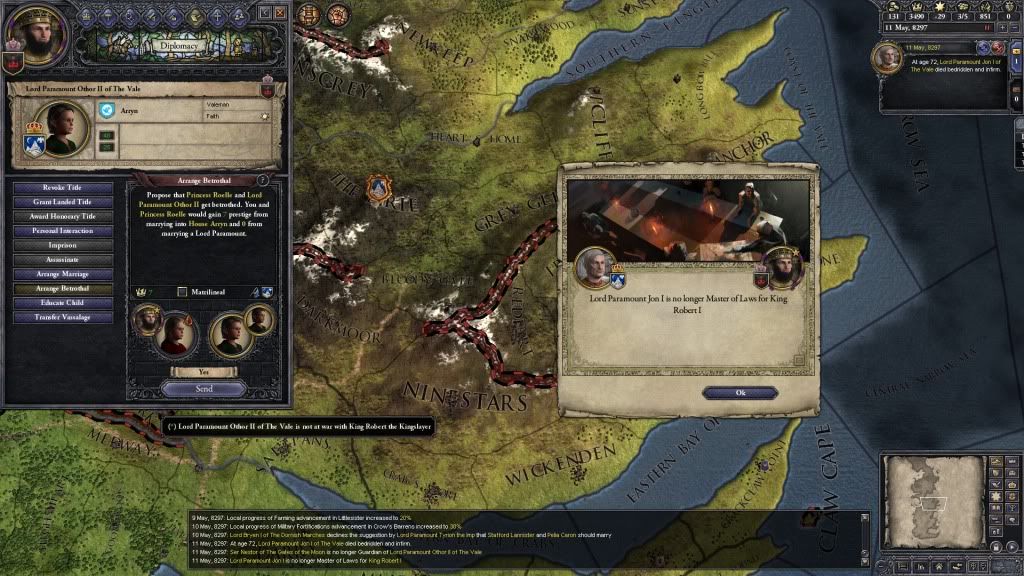Tick the Matrilineal checkbox

[182, 292]
